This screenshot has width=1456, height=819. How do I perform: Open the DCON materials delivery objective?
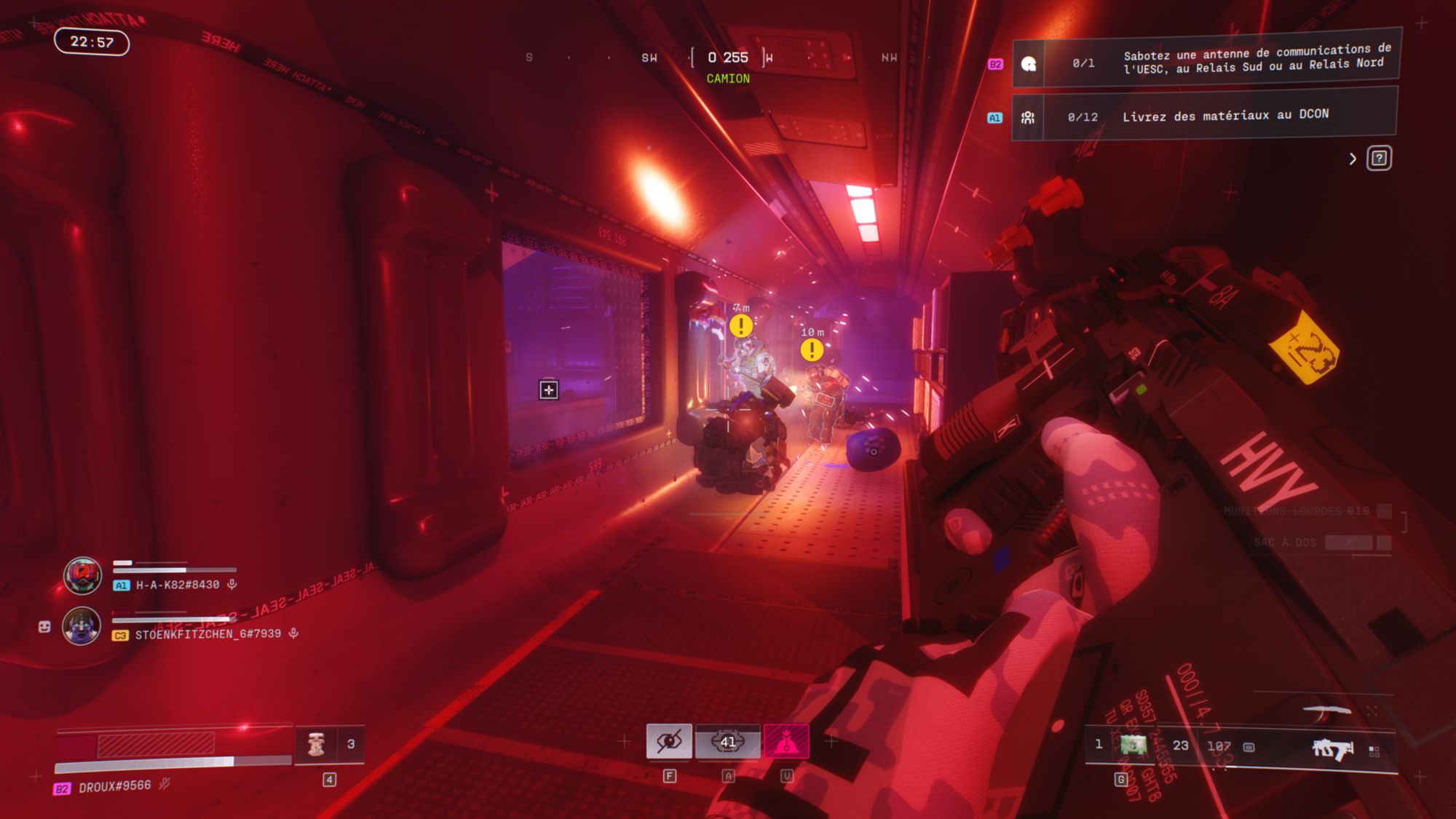pos(1204,116)
